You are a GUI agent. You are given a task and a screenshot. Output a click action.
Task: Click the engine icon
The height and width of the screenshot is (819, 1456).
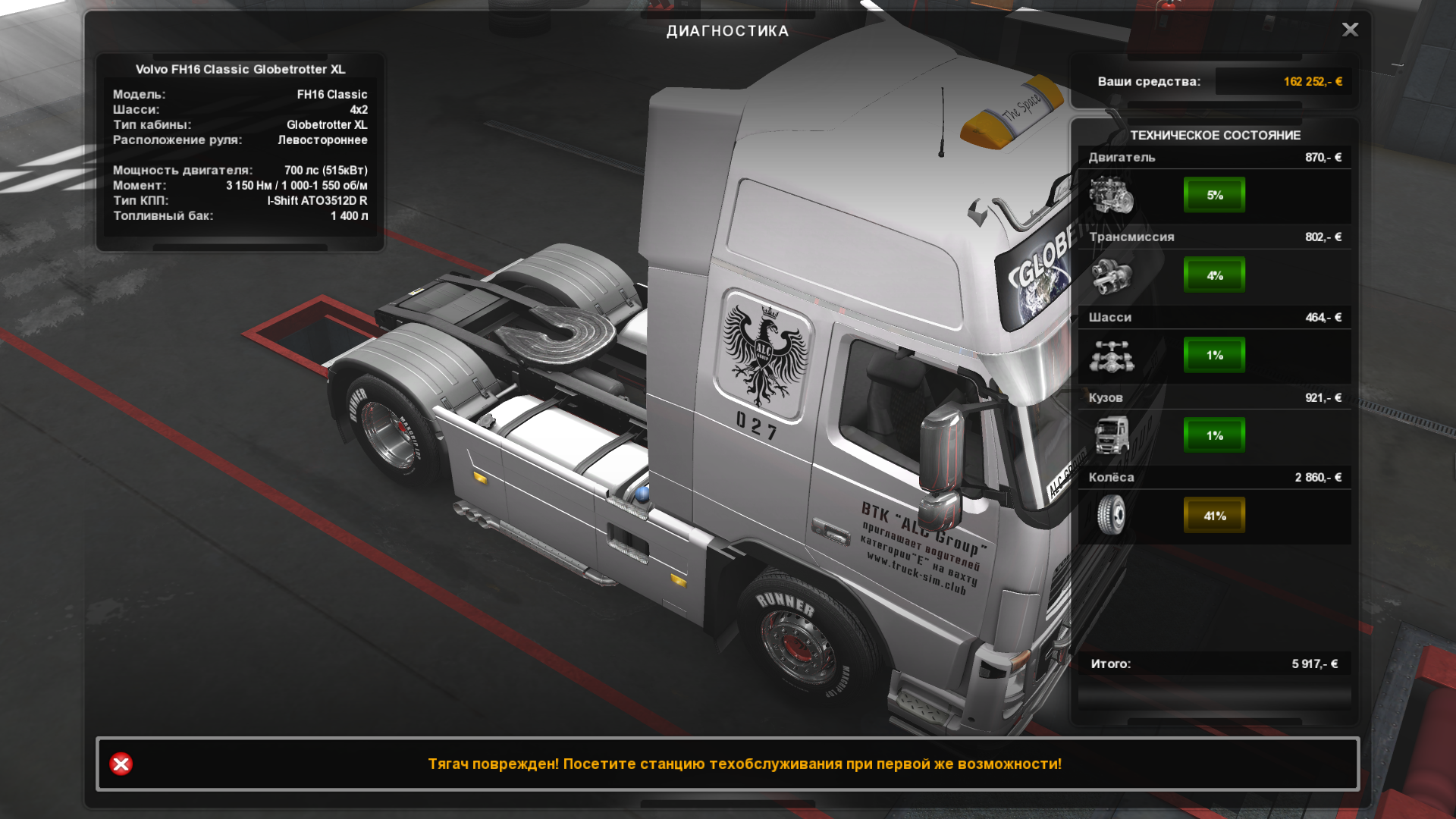1111,195
